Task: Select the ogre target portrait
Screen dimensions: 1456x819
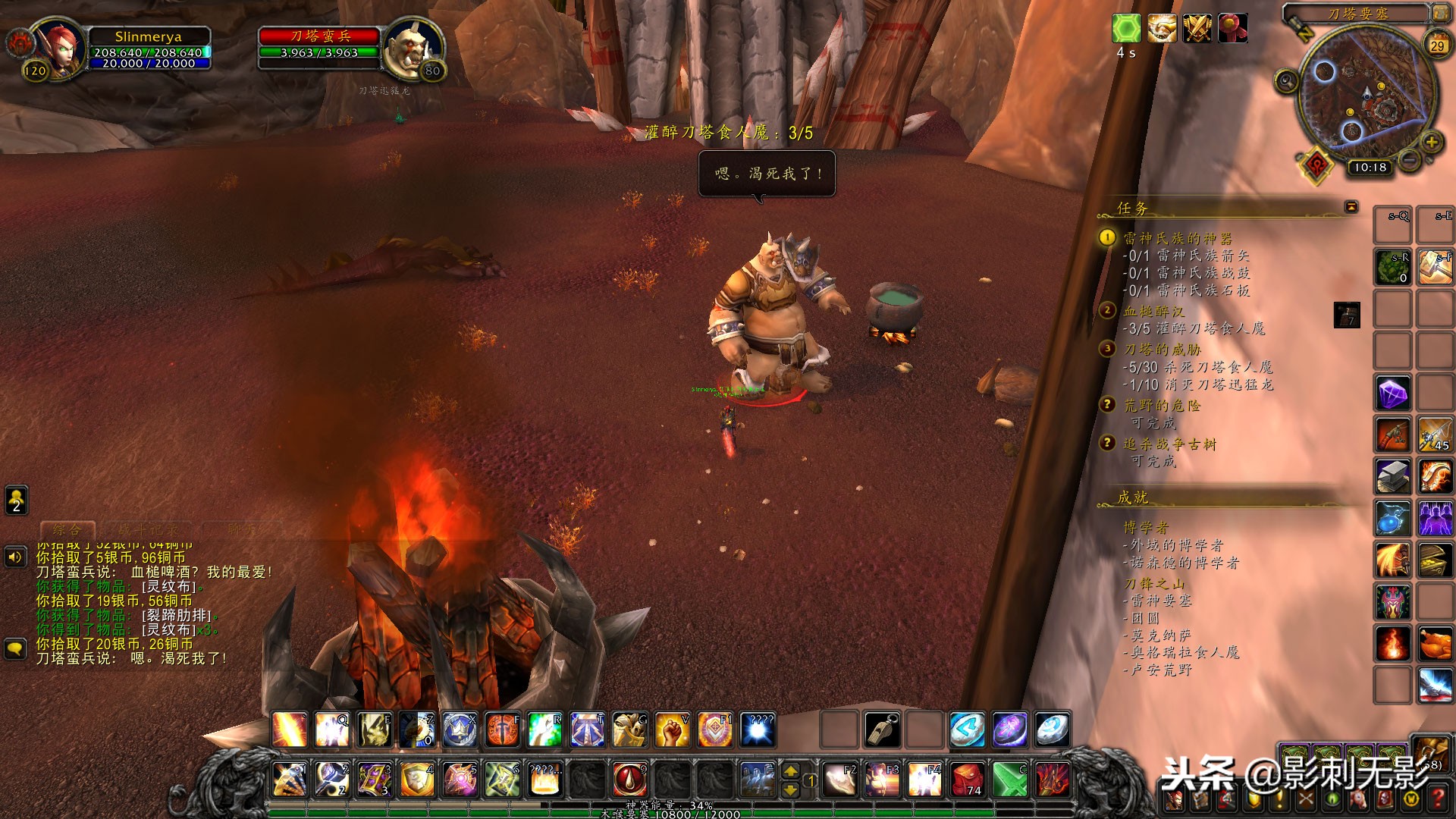Action: (x=413, y=47)
